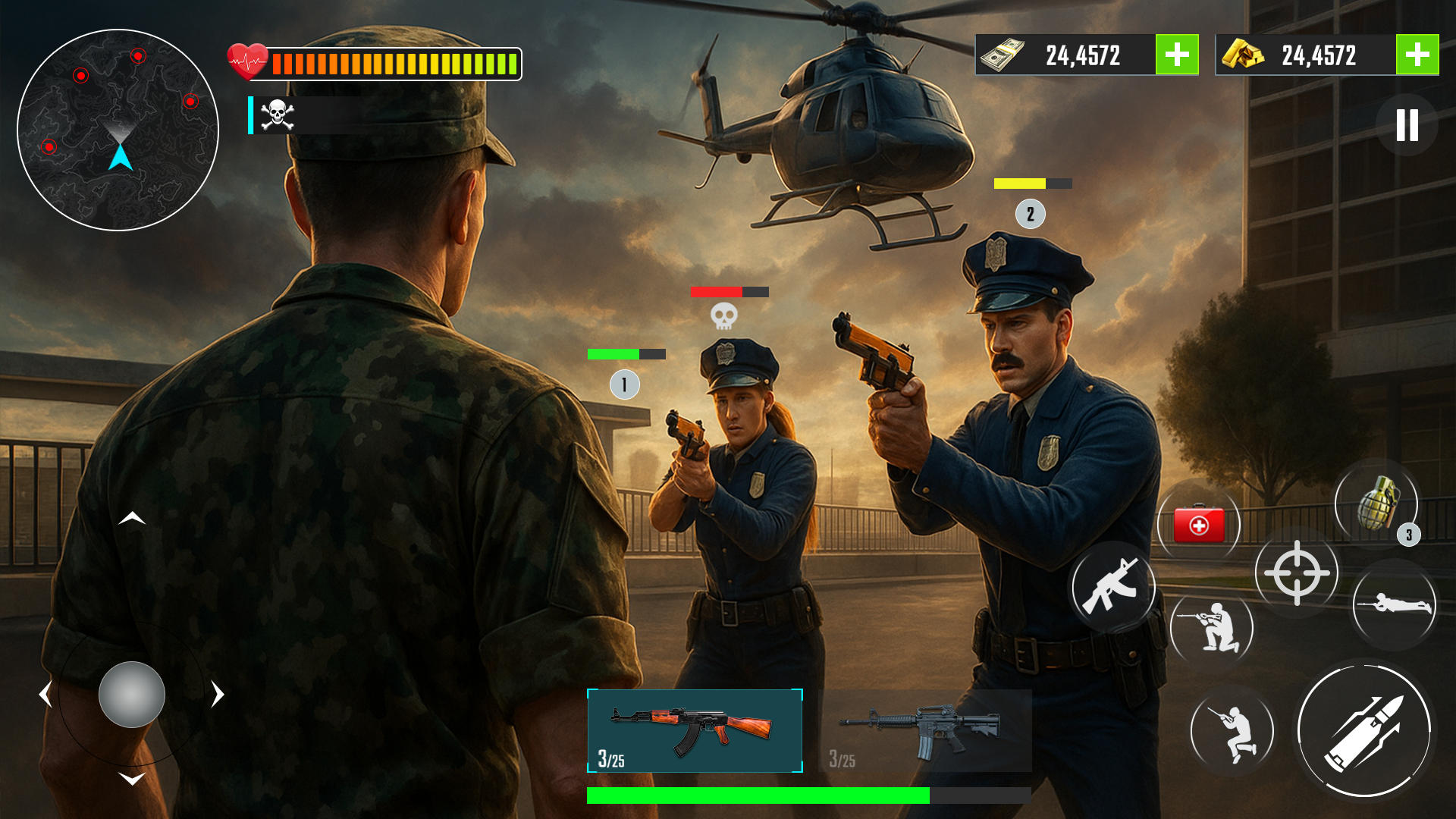
Task: Tap the kneeling soldier crouch button
Action: tap(1212, 627)
